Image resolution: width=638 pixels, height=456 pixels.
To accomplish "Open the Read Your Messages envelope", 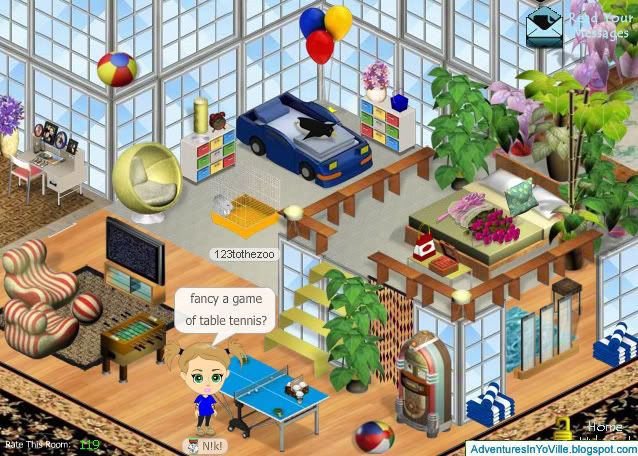I will click(545, 22).
